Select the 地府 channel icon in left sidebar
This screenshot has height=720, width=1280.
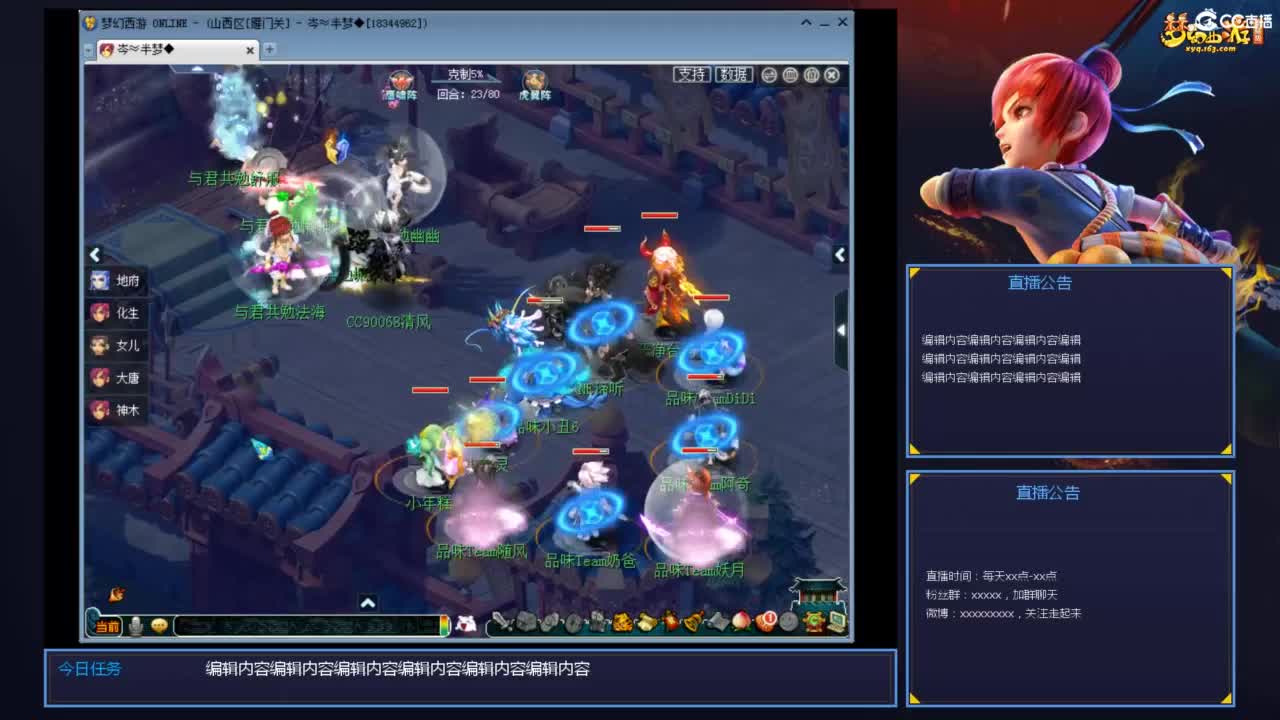tap(100, 281)
